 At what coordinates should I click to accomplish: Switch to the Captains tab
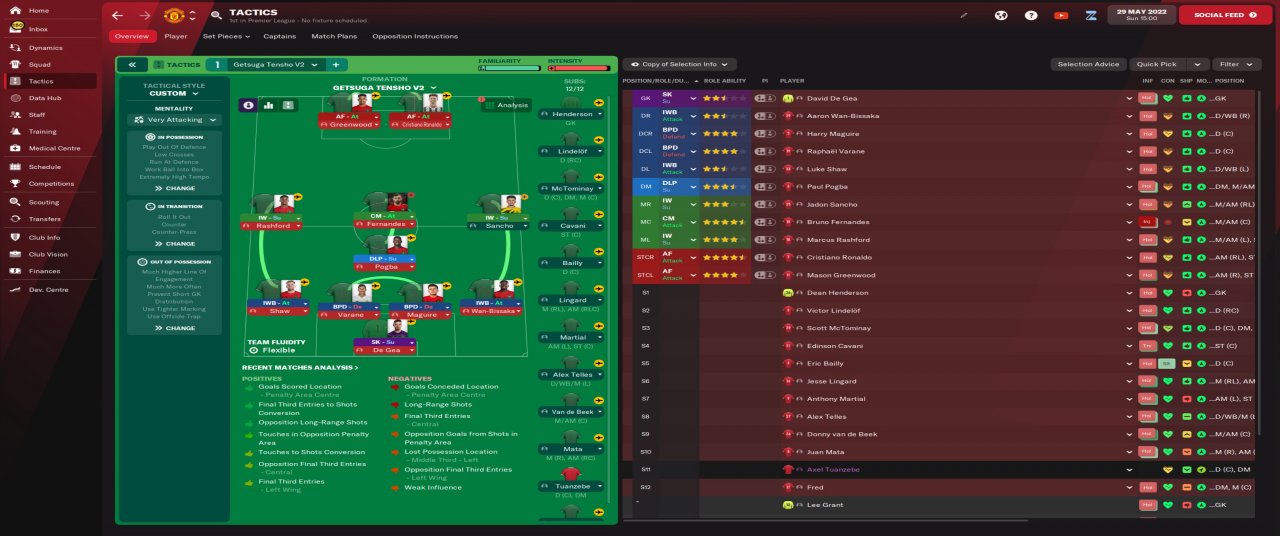coord(279,36)
